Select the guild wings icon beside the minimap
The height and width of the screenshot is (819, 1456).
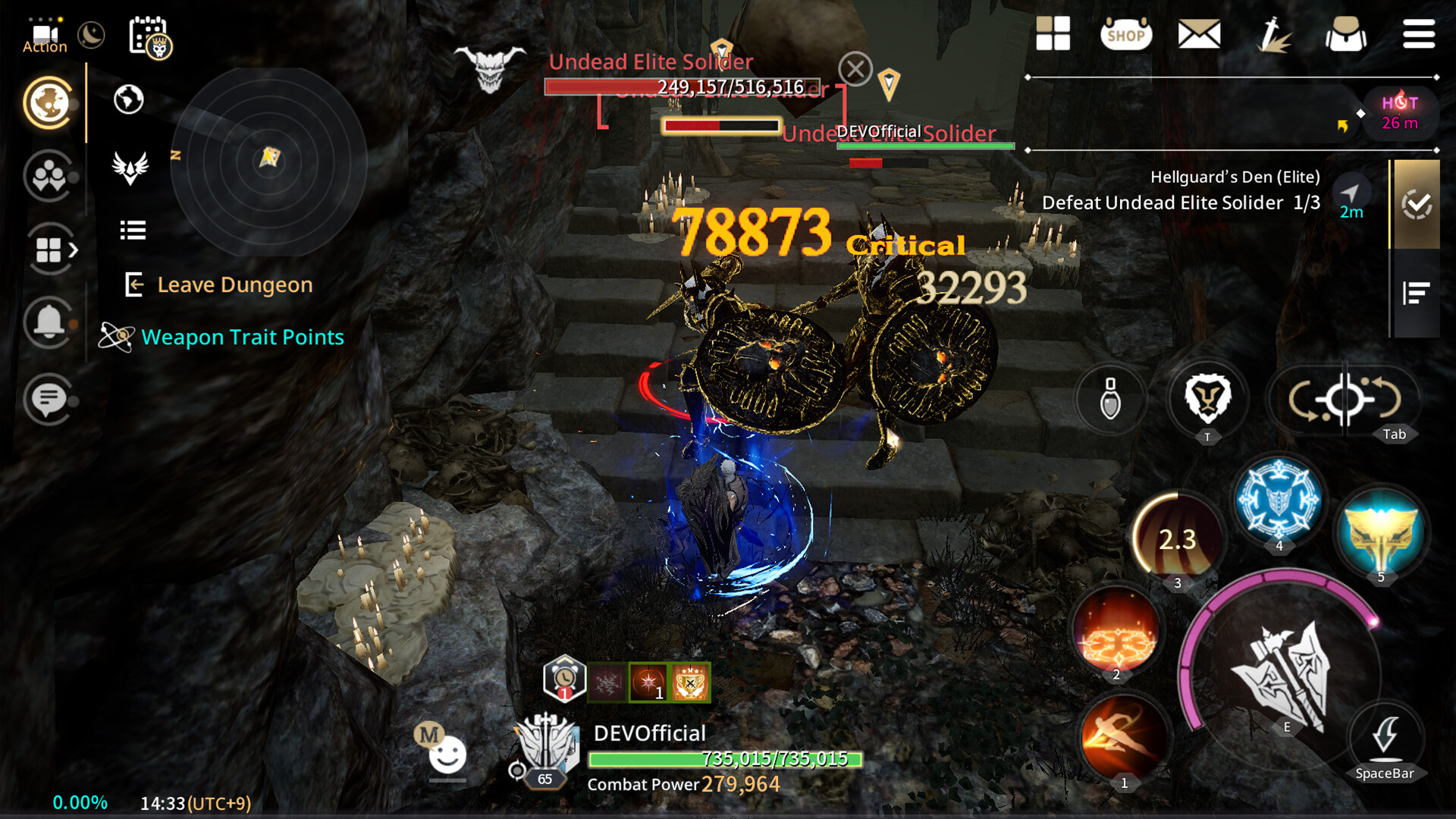click(x=130, y=168)
